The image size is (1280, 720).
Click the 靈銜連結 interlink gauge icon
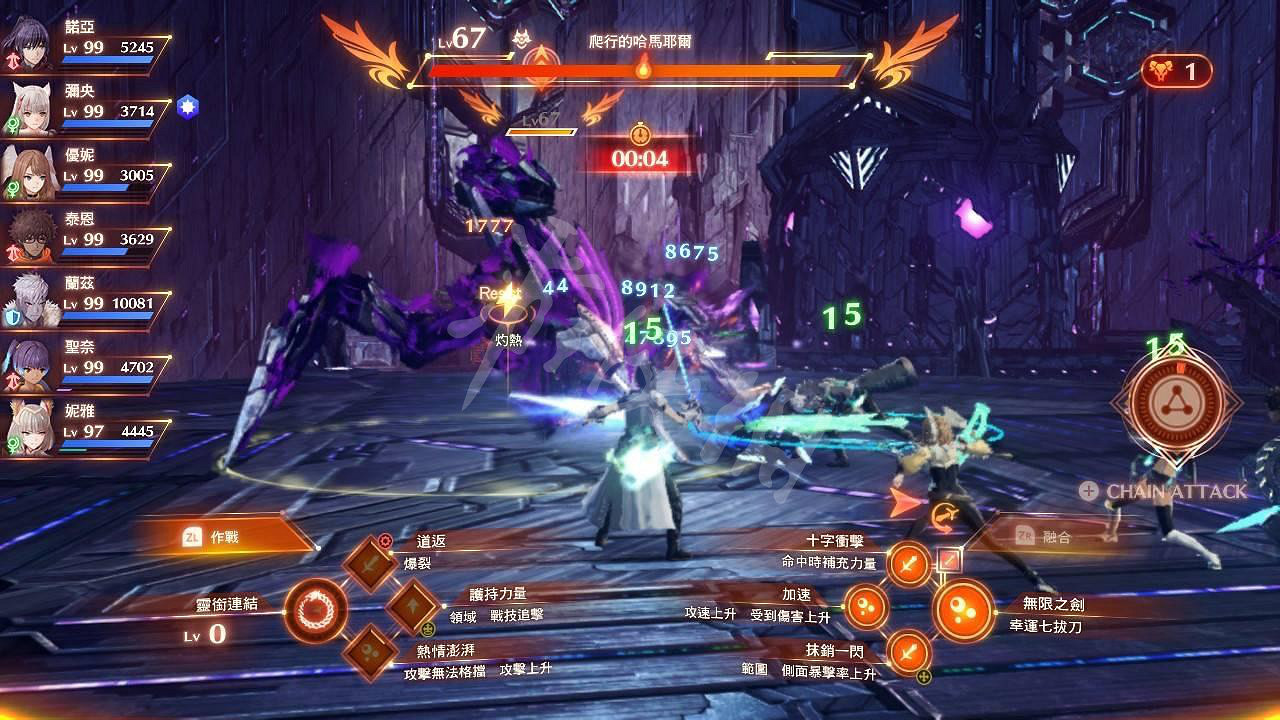[317, 611]
